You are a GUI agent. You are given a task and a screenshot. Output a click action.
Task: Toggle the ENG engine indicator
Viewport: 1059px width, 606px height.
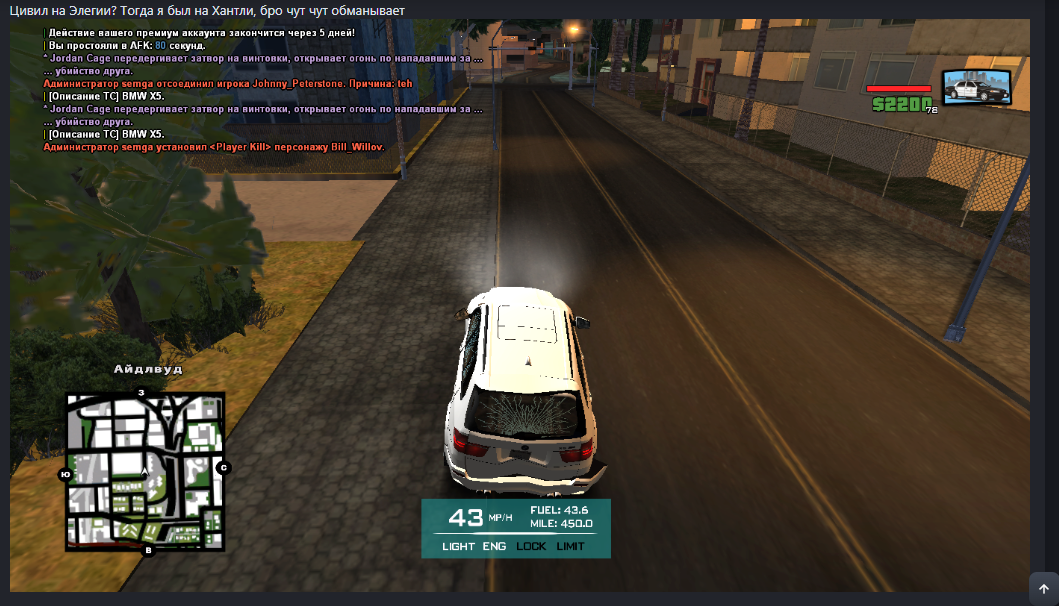(x=494, y=546)
